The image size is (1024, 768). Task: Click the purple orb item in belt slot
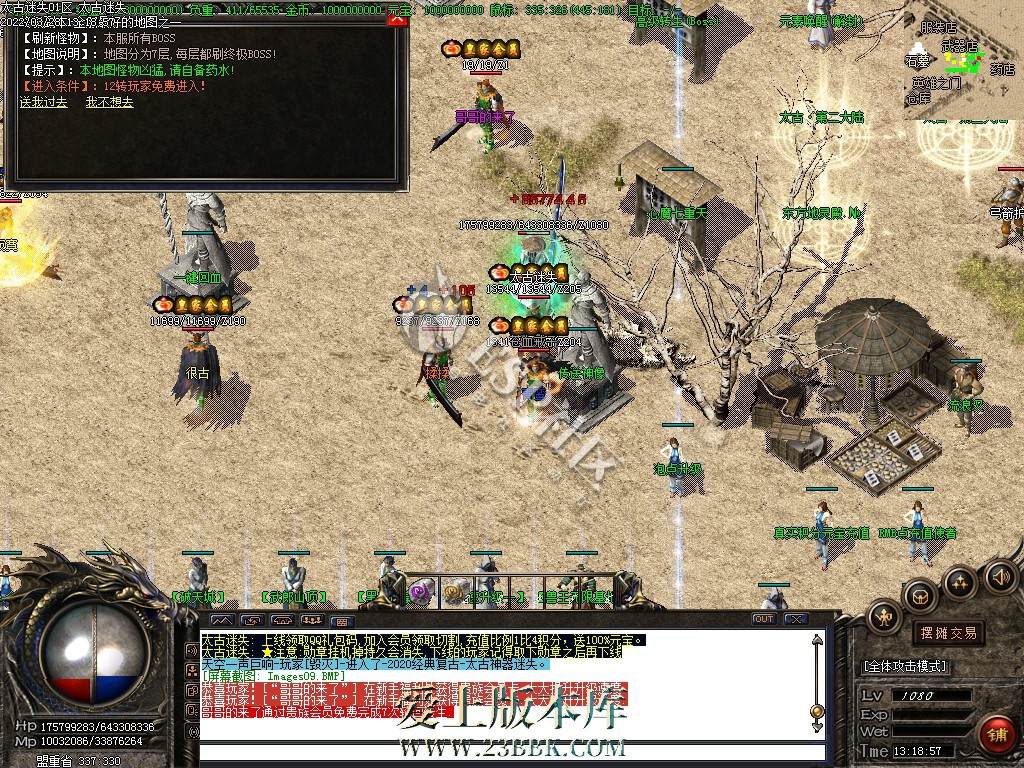[420, 592]
